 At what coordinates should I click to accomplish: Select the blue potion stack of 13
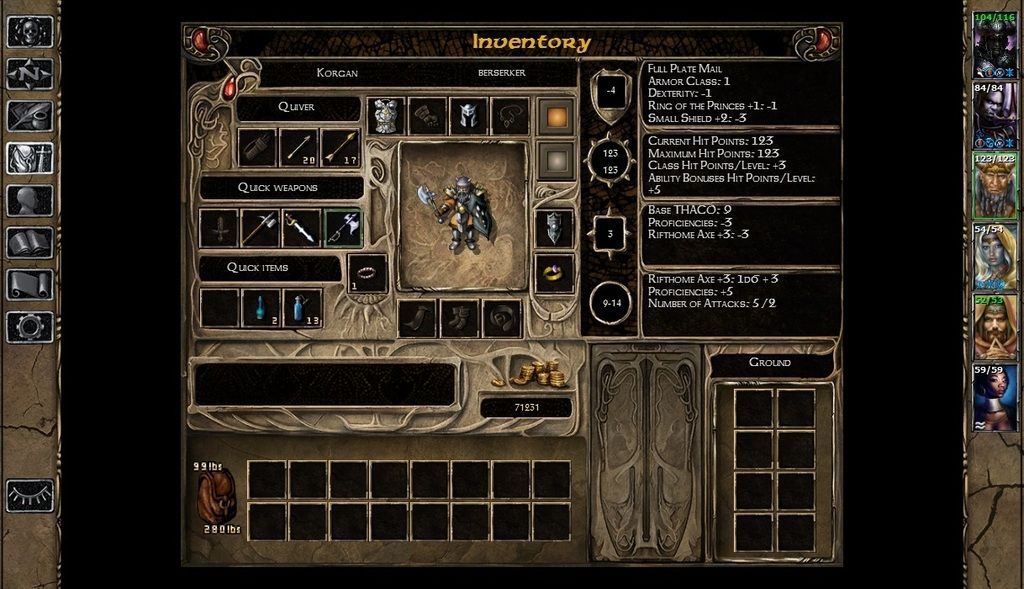coord(302,308)
